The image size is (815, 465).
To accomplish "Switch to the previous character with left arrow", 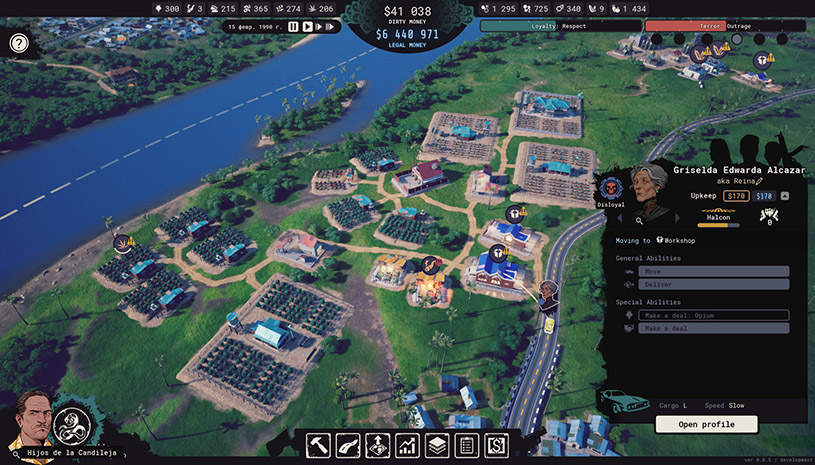I will click(x=618, y=220).
